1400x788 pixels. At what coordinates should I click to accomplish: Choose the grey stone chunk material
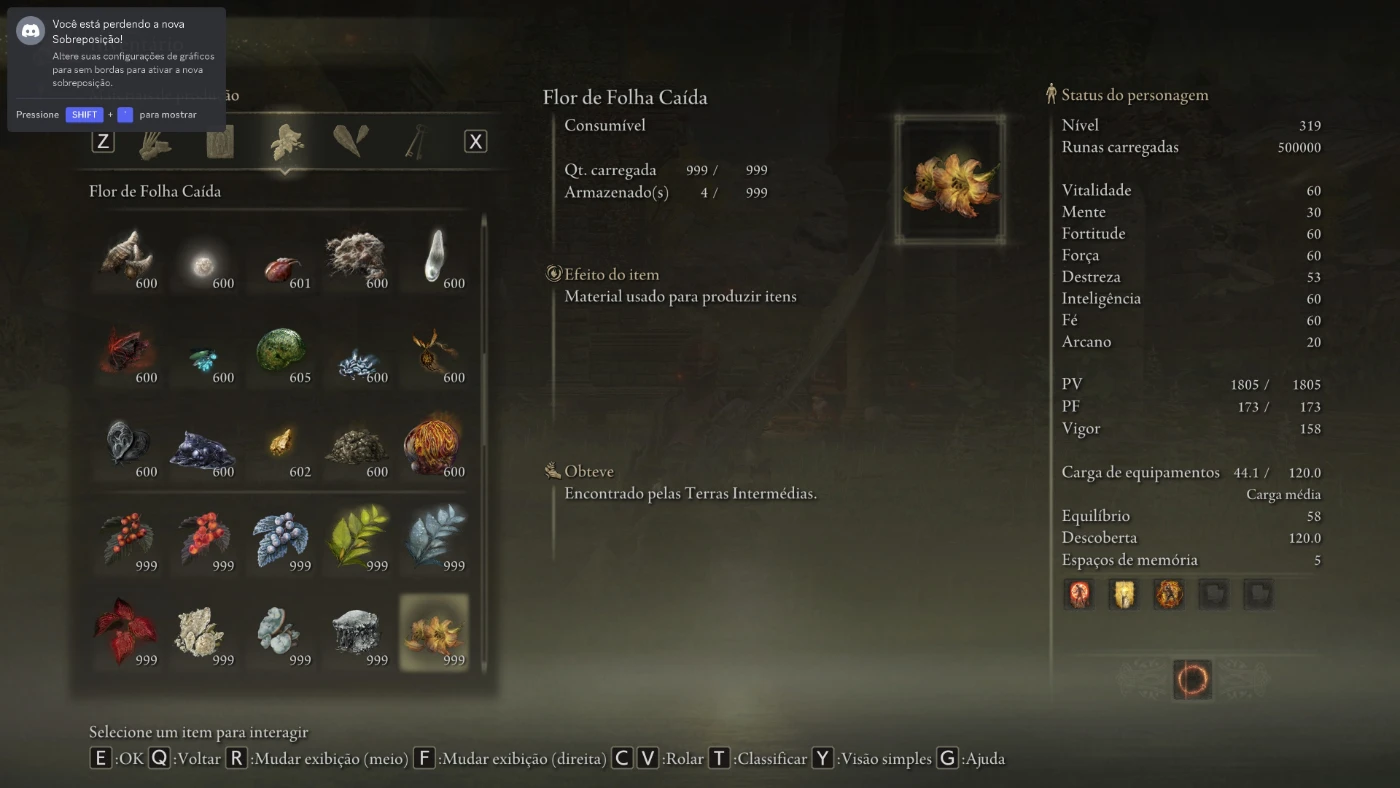tap(357, 632)
